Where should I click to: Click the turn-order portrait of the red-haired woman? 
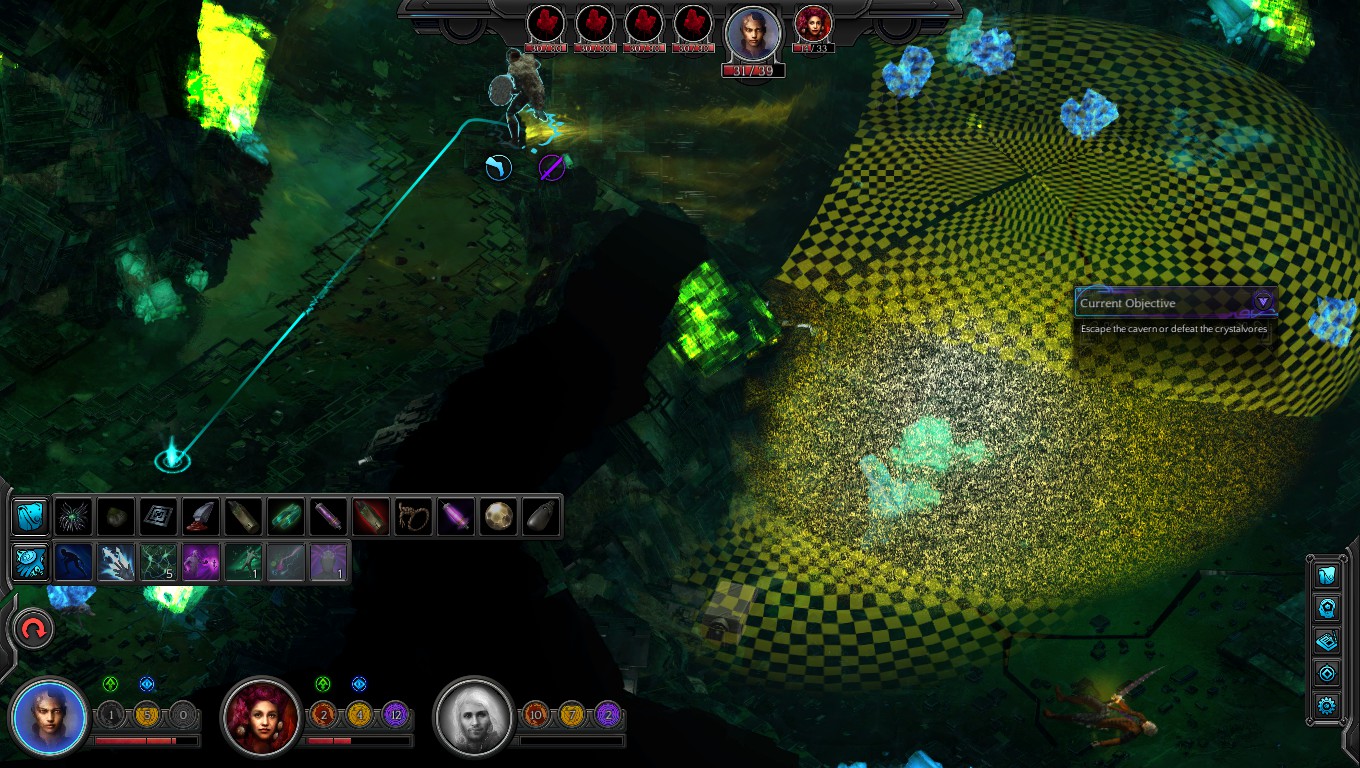[x=813, y=23]
